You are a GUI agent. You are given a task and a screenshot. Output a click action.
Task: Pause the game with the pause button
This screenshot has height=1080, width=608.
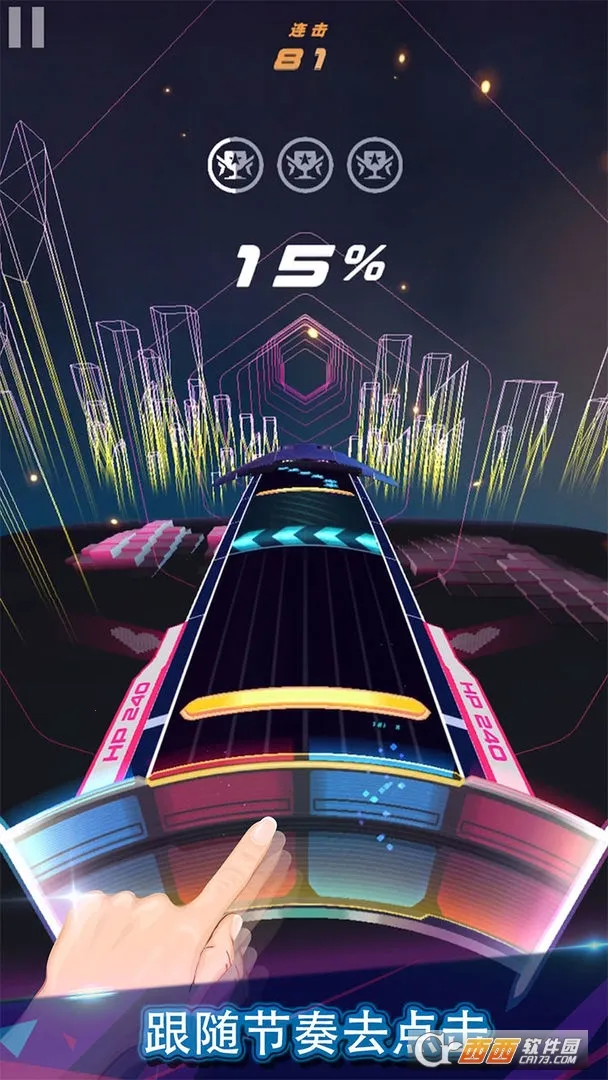(x=26, y=27)
